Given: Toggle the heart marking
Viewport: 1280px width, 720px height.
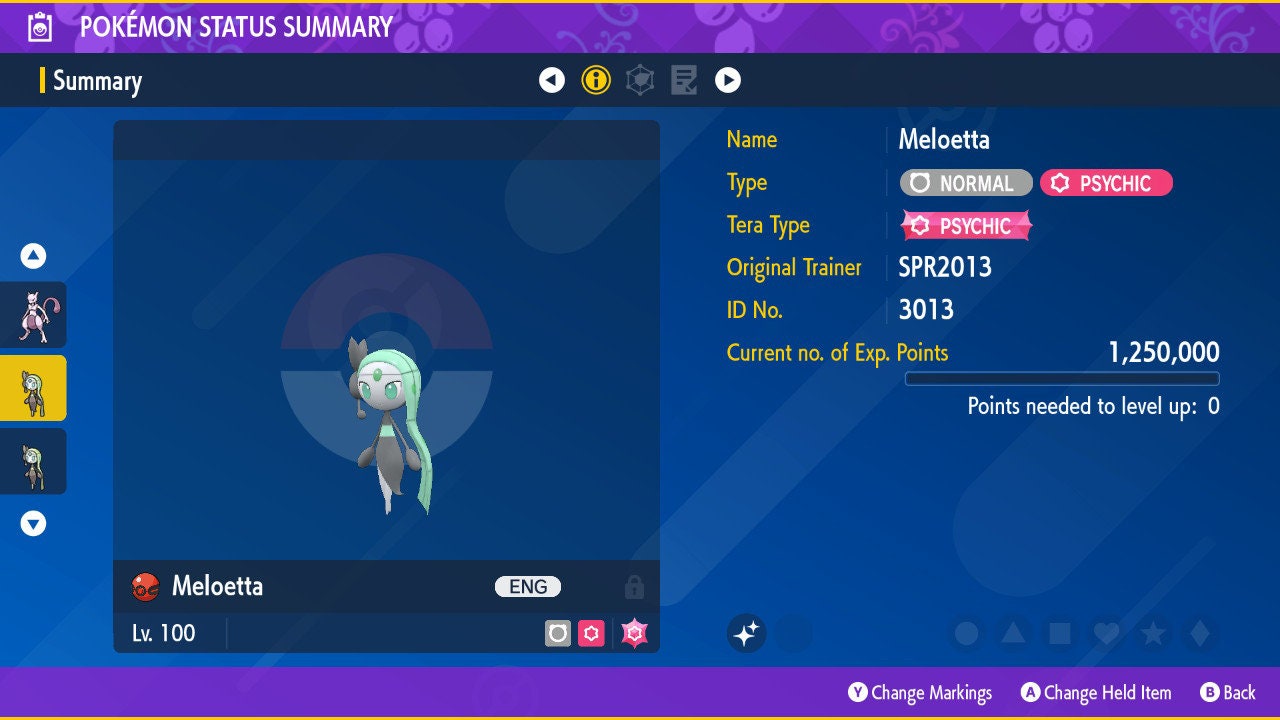Looking at the screenshot, I should click(1106, 633).
